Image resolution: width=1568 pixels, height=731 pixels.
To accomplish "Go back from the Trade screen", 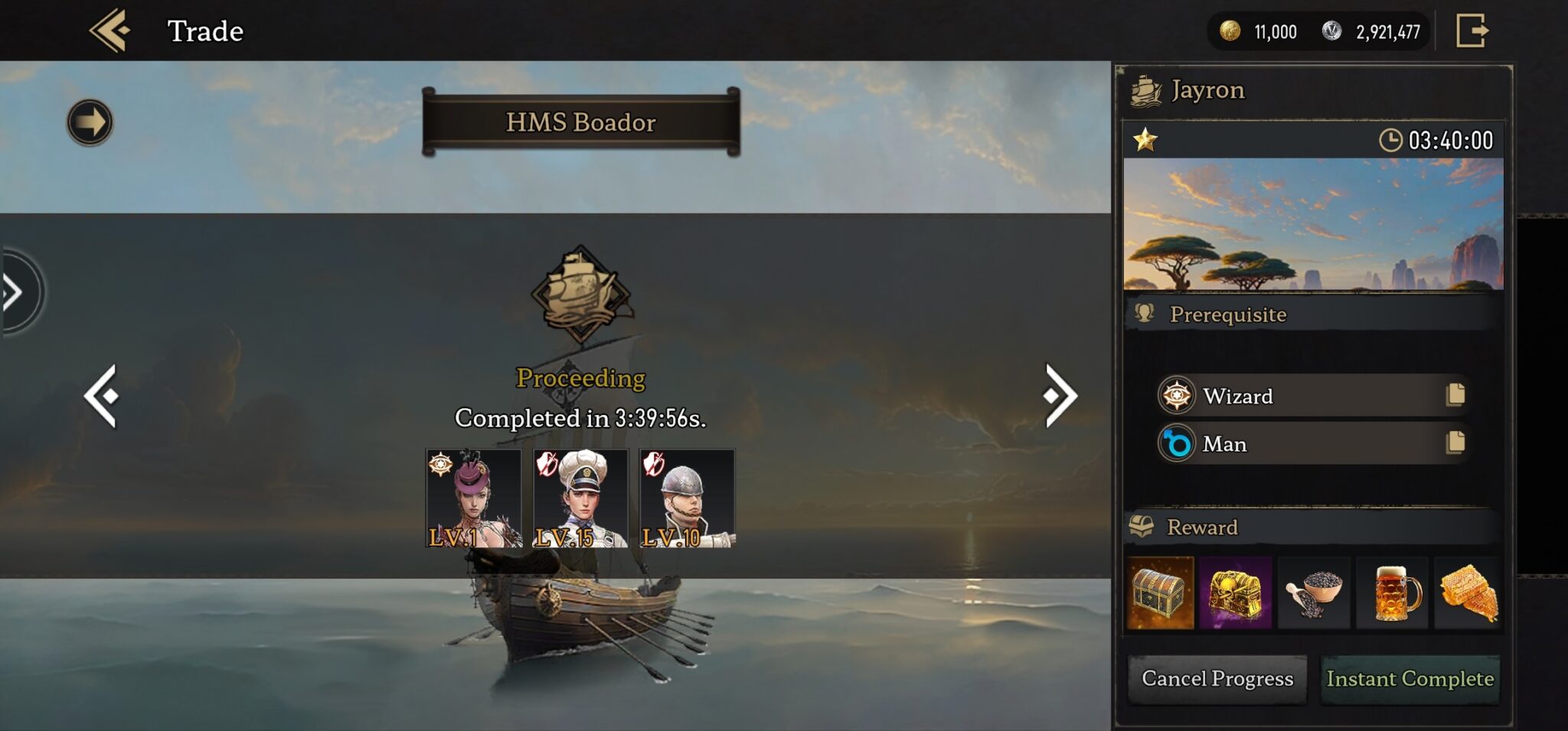I will click(x=110, y=31).
